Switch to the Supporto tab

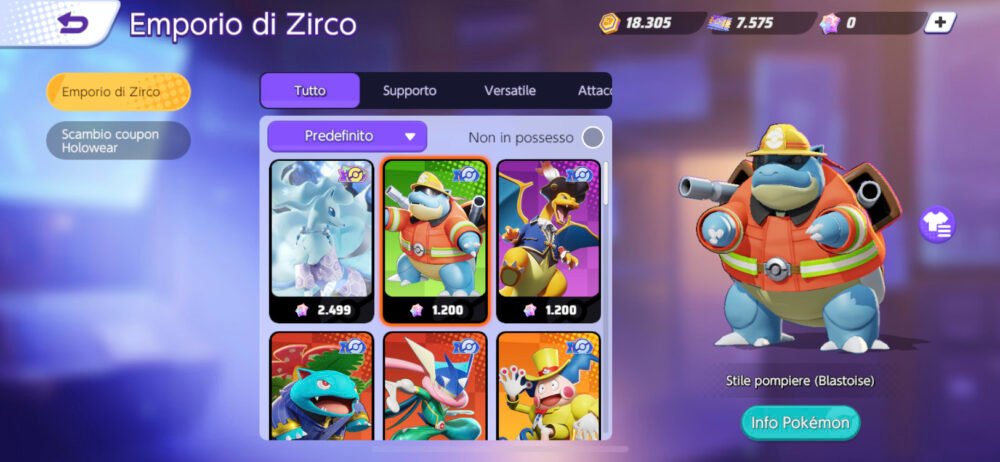click(x=409, y=90)
